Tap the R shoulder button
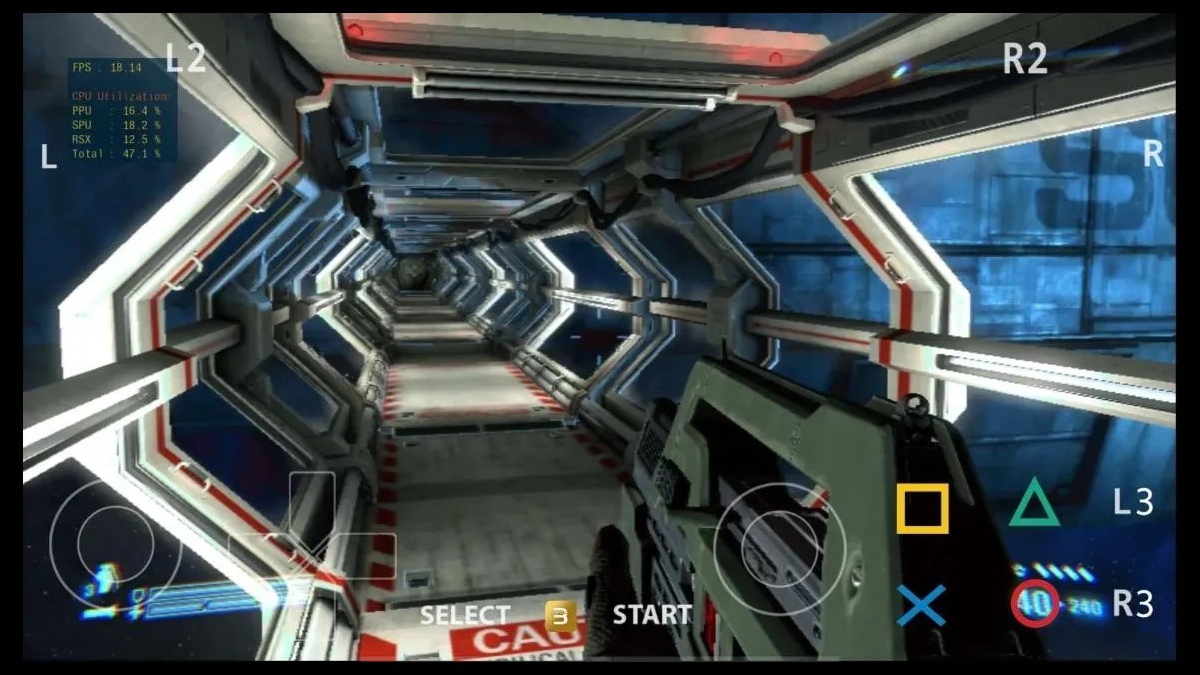 [x=1153, y=154]
